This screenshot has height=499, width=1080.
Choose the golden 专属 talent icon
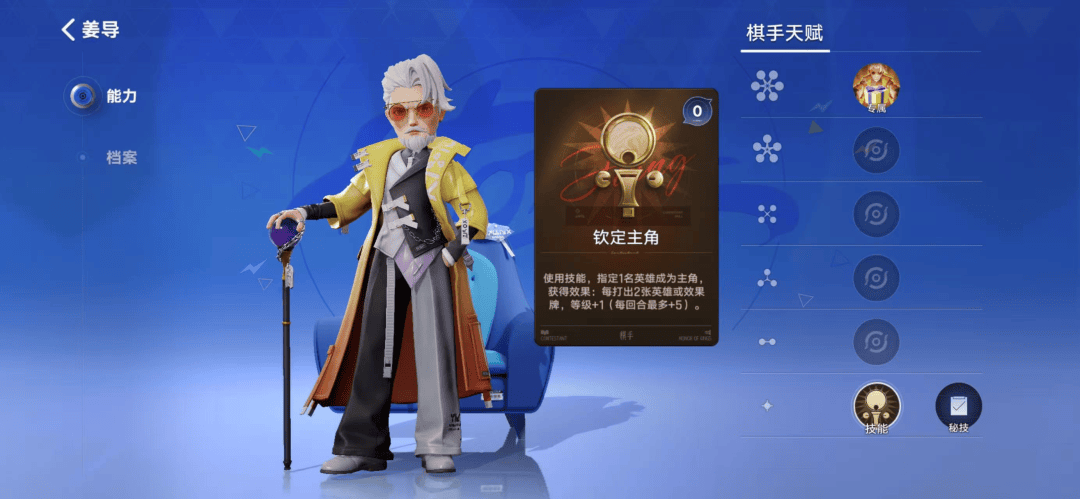click(876, 87)
